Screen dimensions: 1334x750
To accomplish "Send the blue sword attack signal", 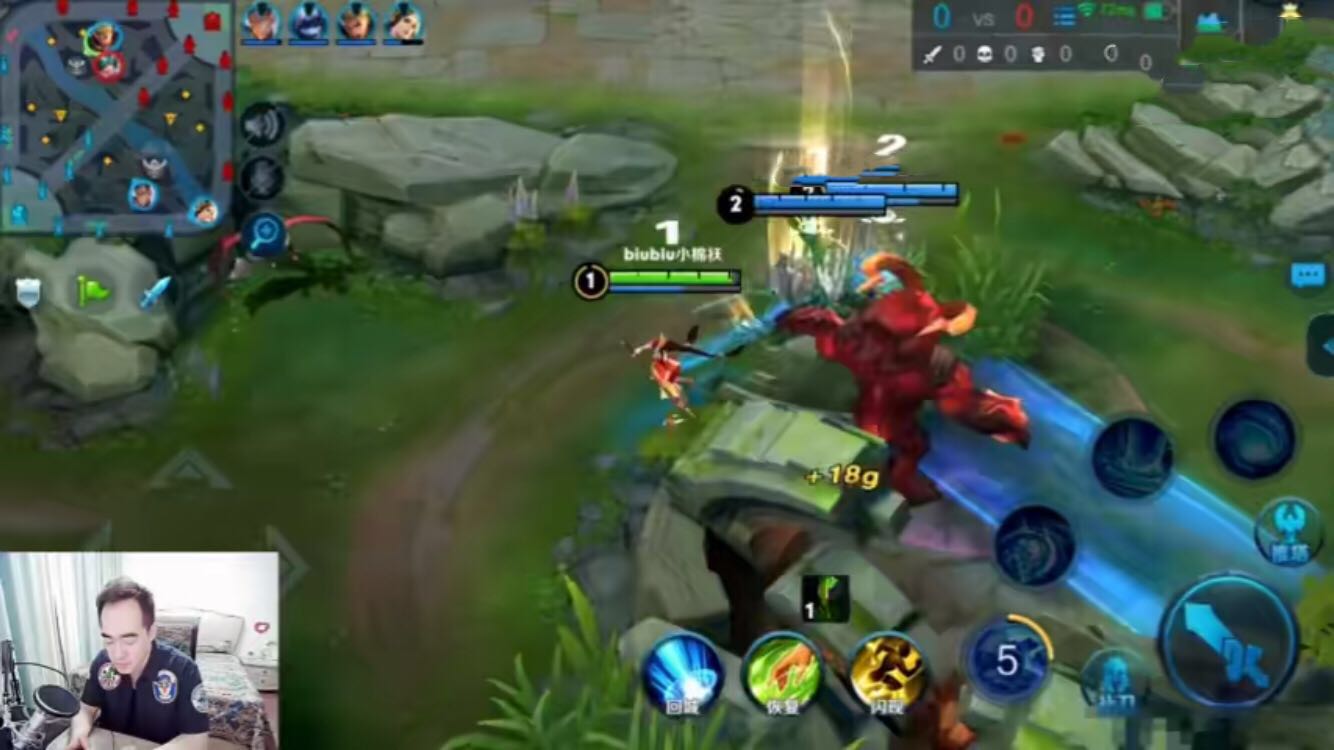I will click(x=154, y=291).
